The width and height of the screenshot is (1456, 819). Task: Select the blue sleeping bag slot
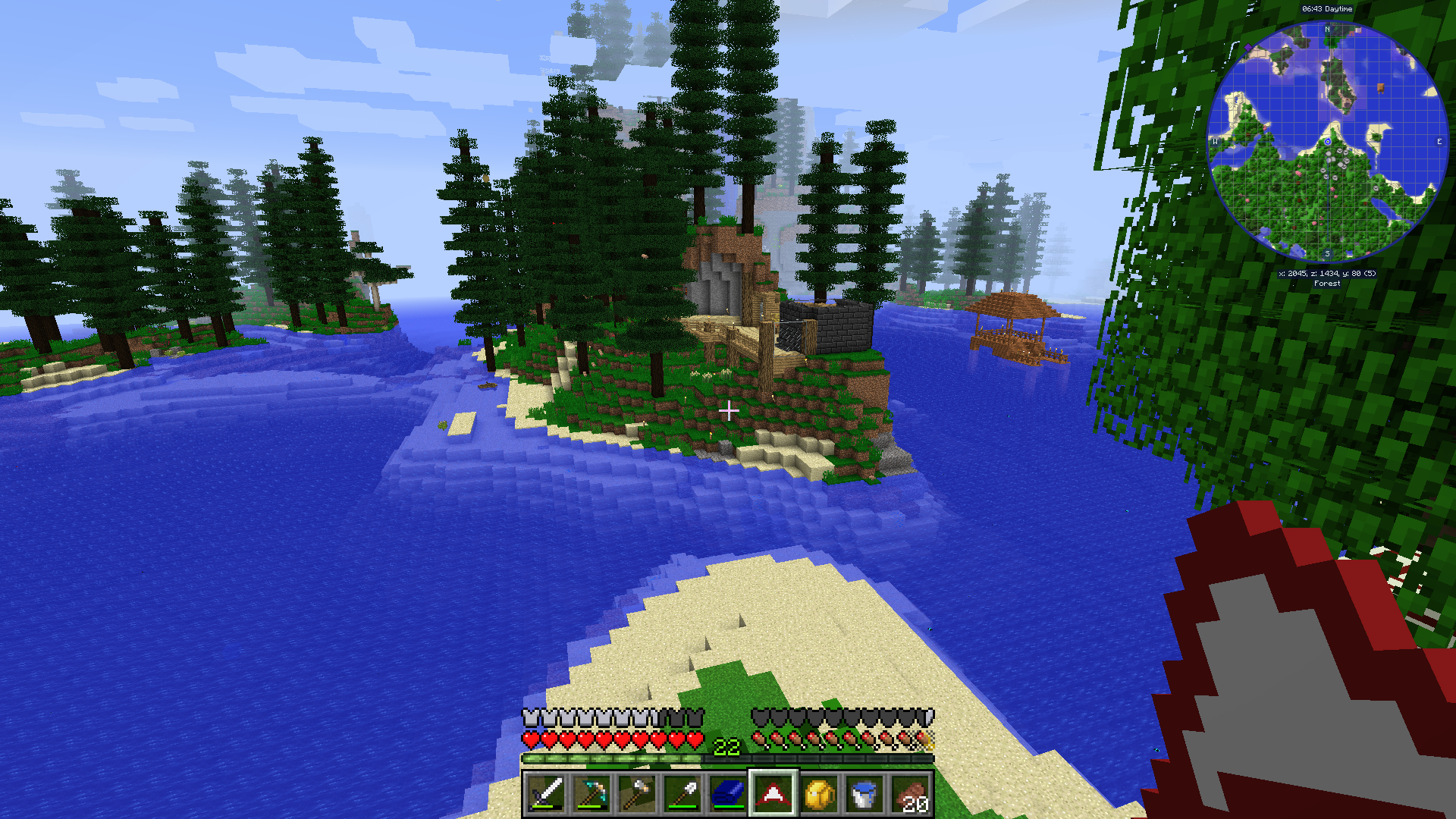coord(727,794)
